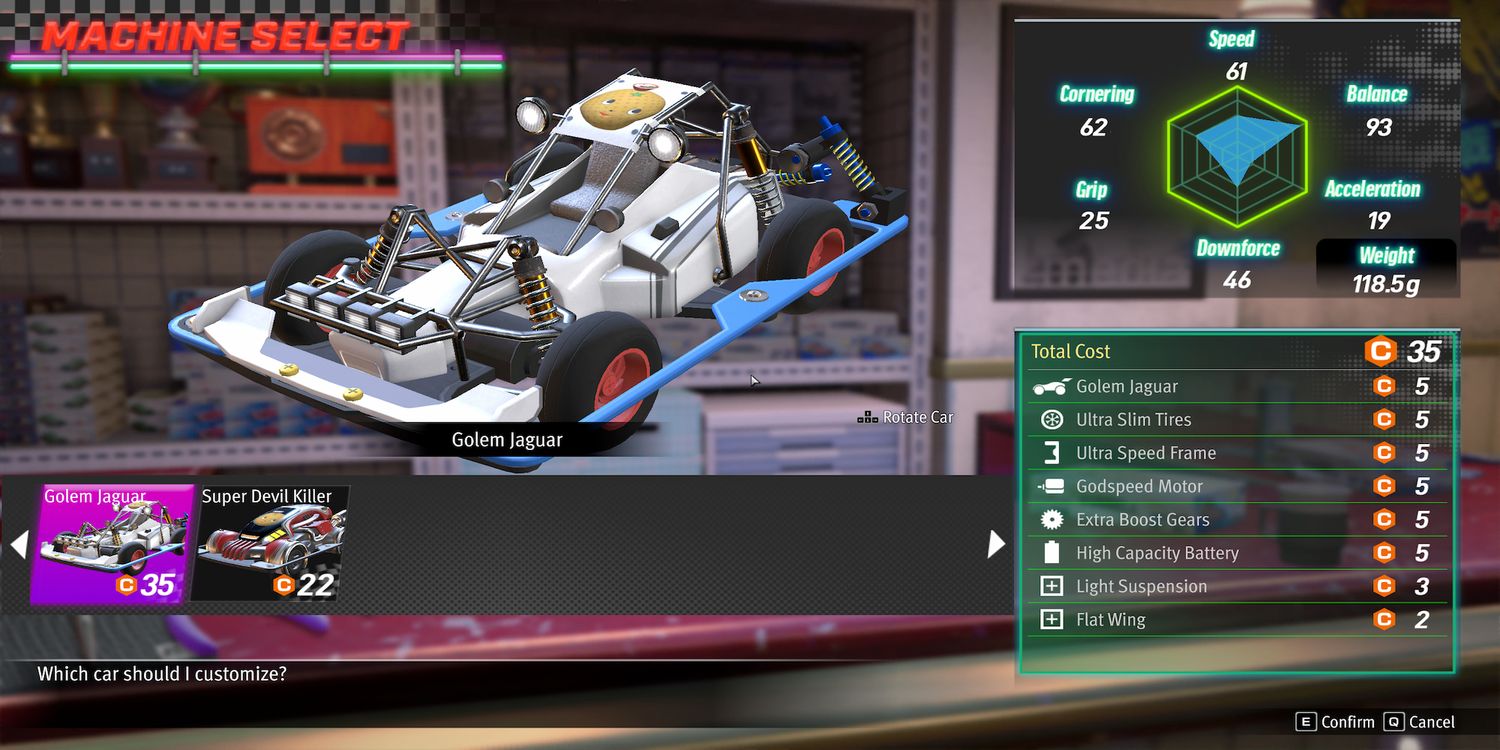Advance with the right carousel arrow

pyautogui.click(x=996, y=544)
